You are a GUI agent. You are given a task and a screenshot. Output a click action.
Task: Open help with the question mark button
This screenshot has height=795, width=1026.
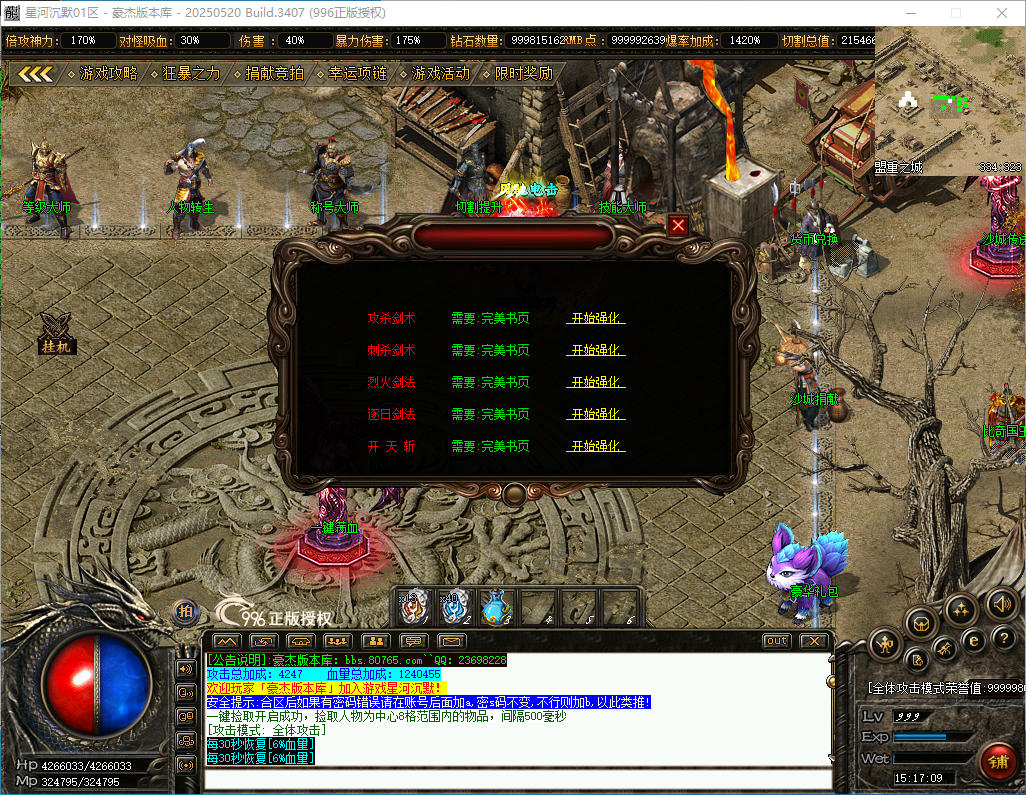tap(1005, 637)
